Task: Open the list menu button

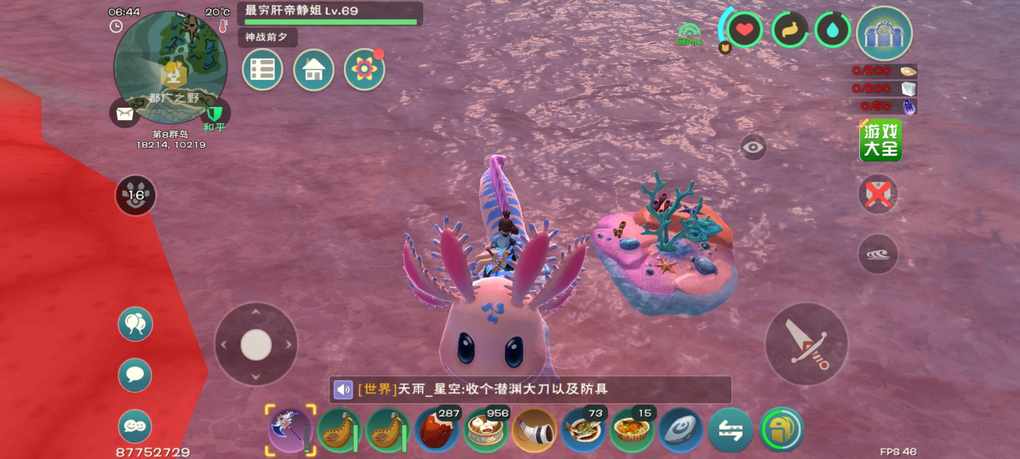Action: [263, 70]
